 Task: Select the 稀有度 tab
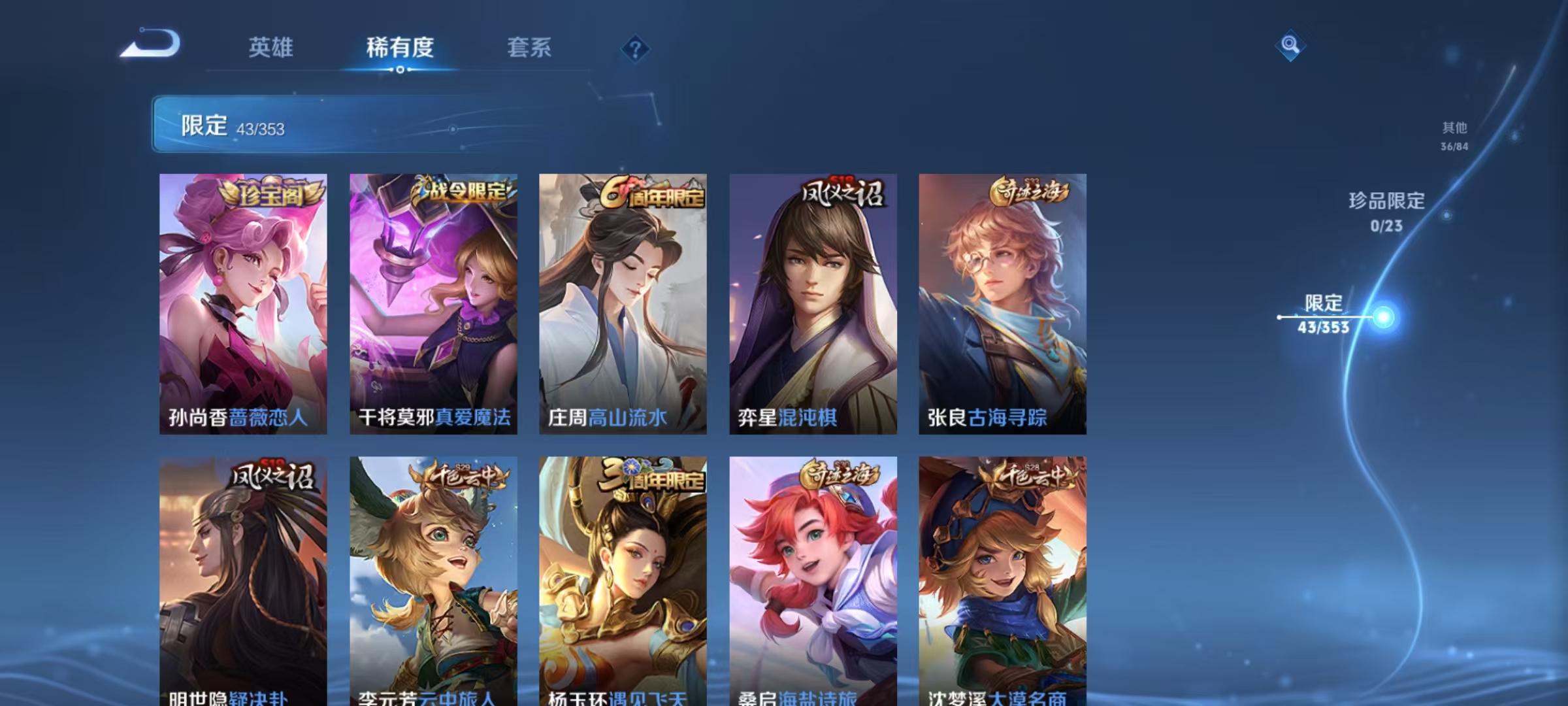click(401, 47)
